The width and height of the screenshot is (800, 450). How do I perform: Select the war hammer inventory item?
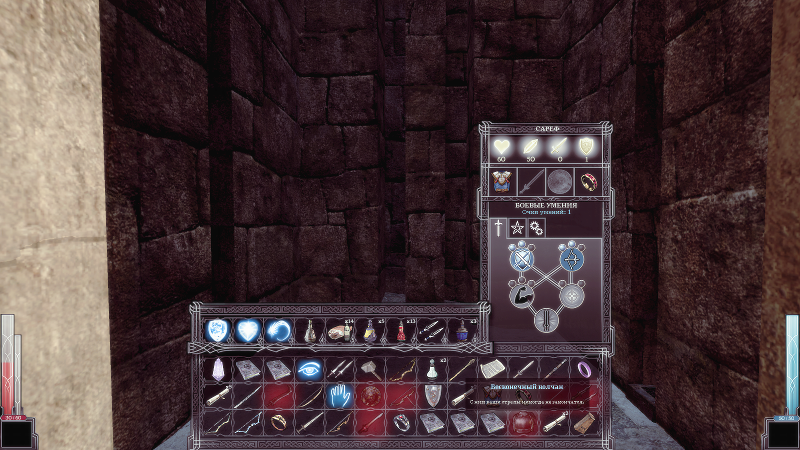(370, 369)
